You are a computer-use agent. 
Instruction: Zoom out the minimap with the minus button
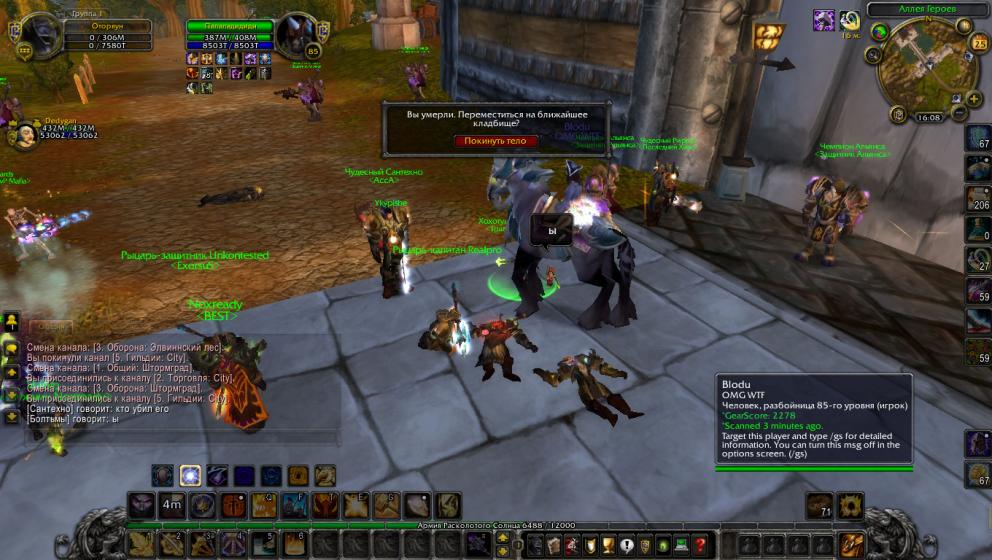tap(959, 114)
